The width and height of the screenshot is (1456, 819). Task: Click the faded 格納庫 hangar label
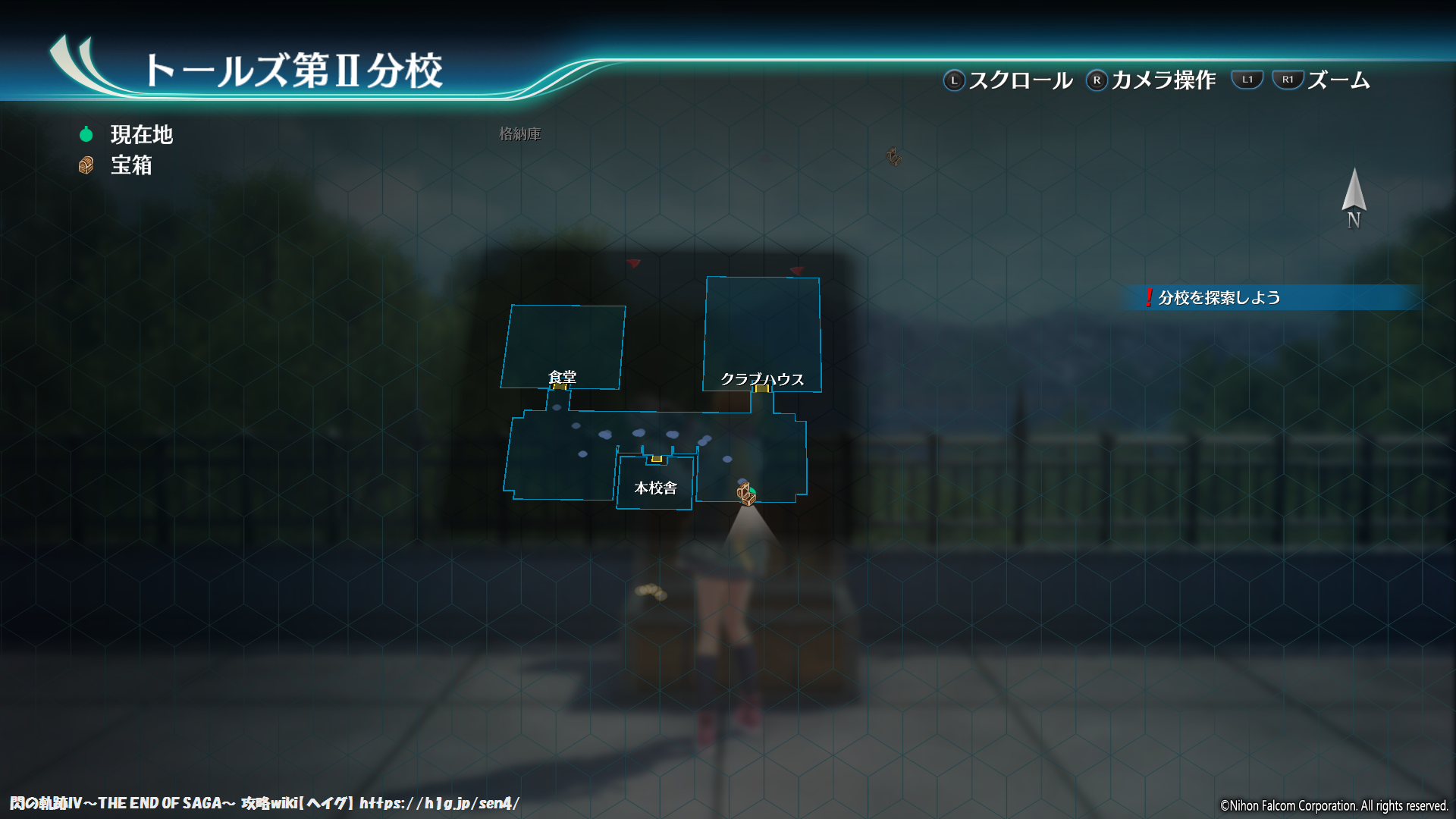[519, 134]
